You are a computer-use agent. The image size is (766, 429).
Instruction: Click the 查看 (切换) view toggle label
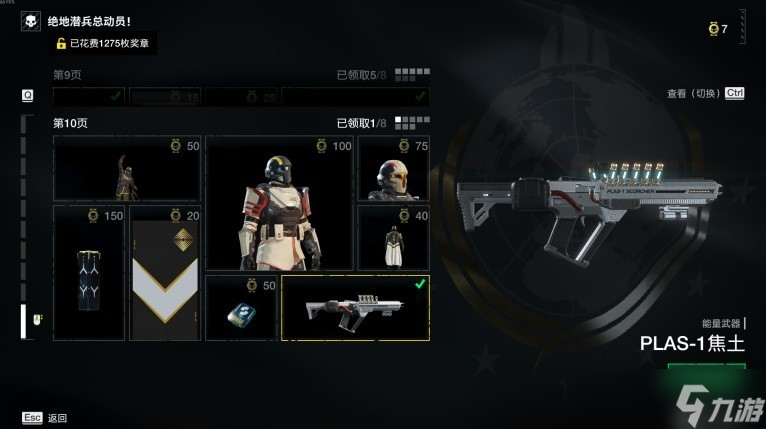(x=693, y=93)
